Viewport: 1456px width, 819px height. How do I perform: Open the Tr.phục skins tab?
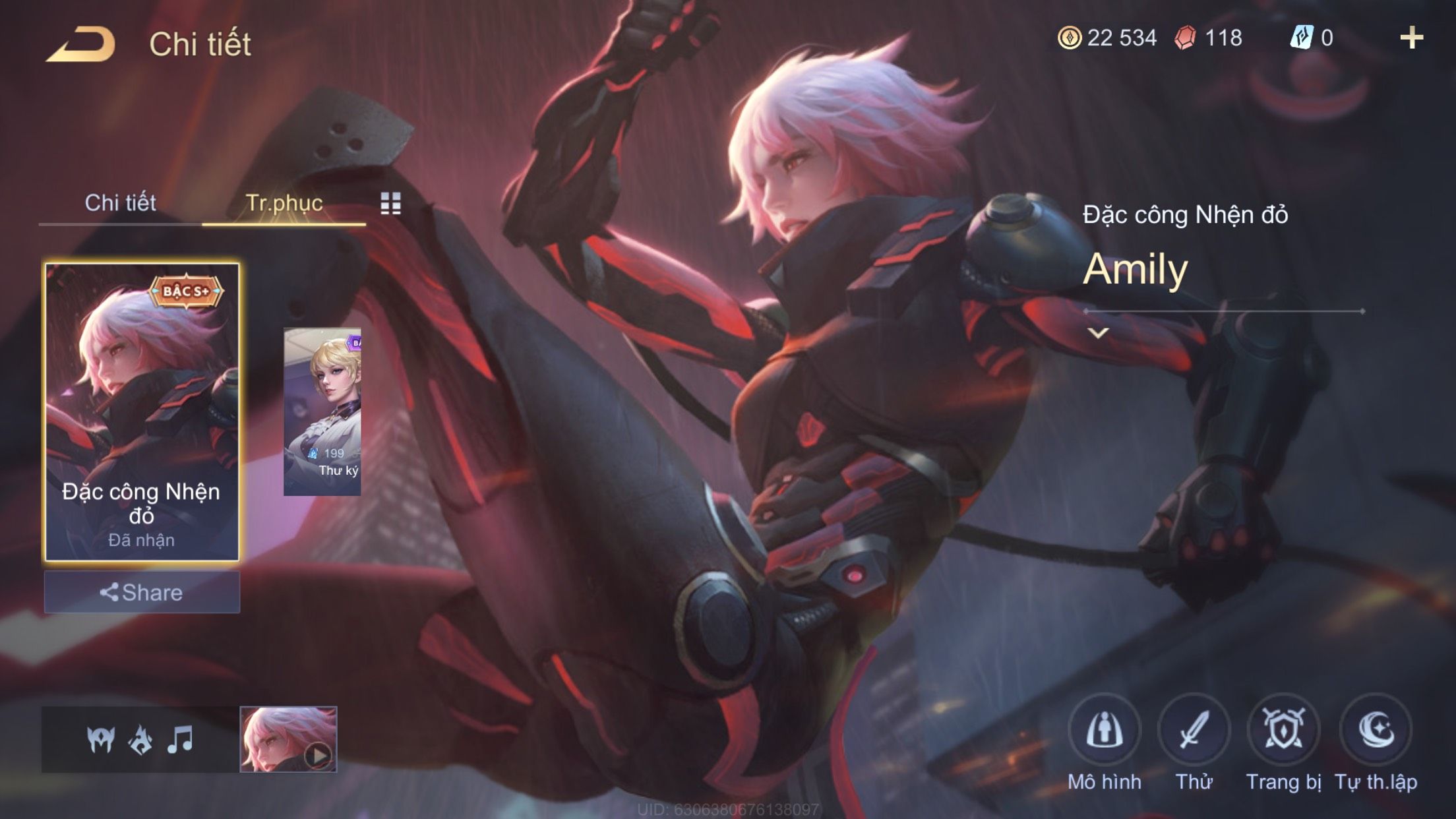[x=284, y=202]
